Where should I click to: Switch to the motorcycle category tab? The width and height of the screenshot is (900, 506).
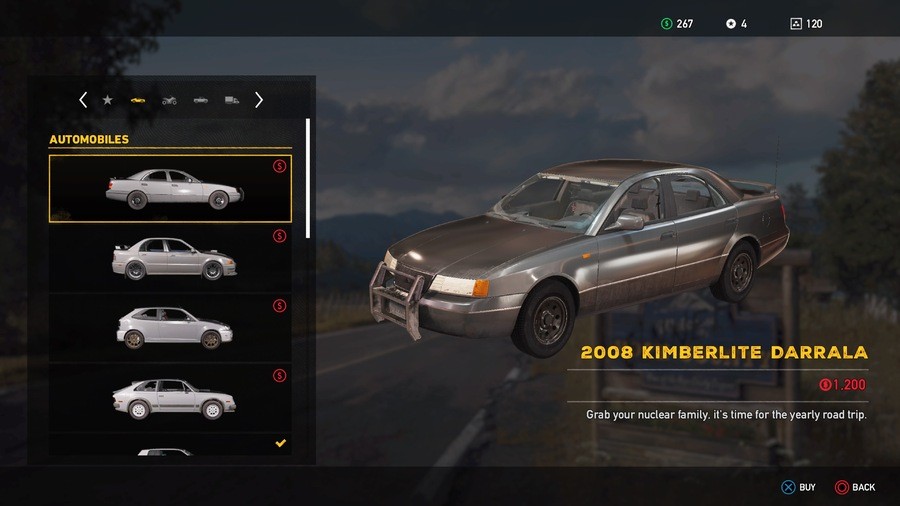169,100
